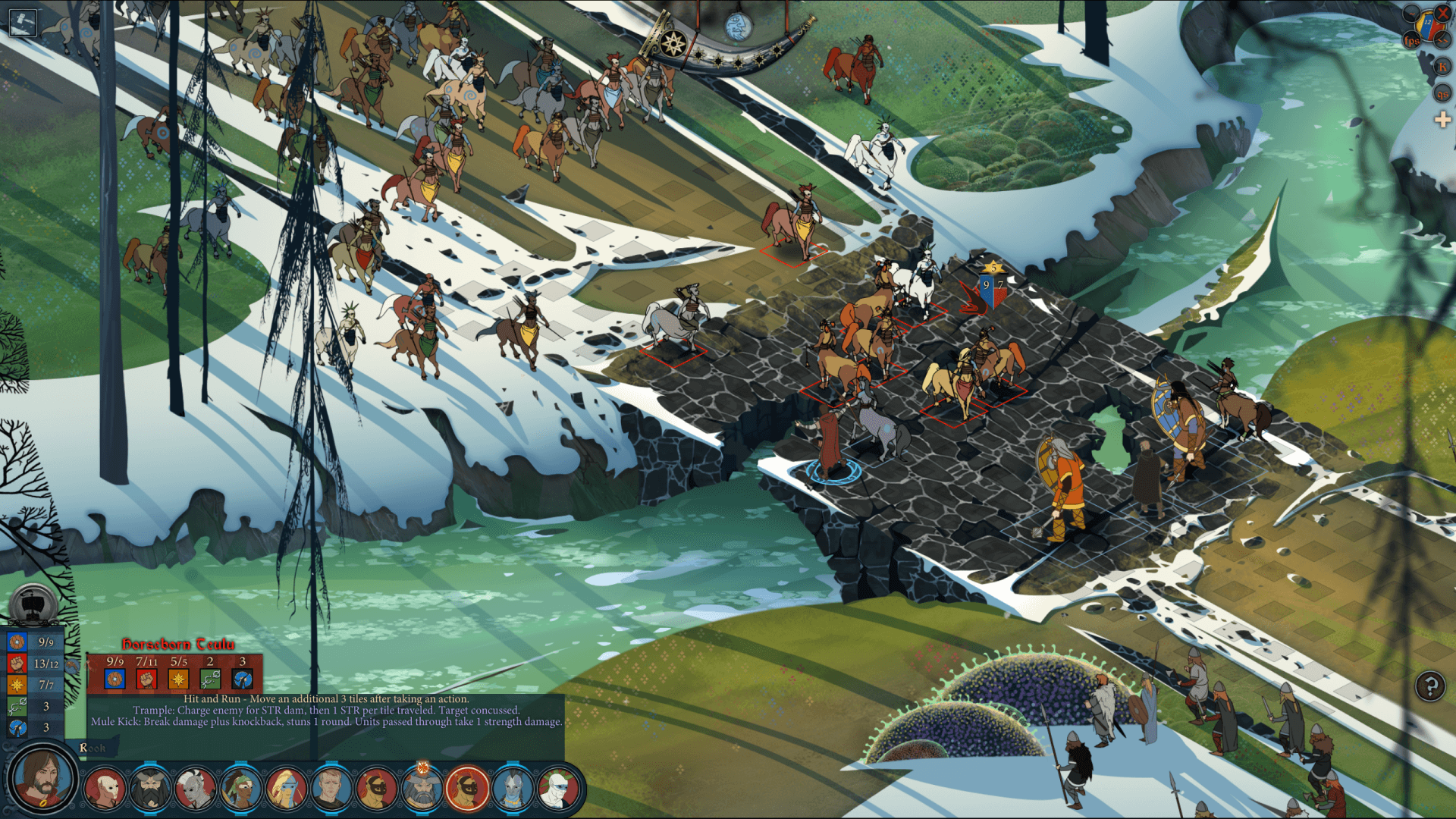The image size is (1456, 819).
Task: Click the qs quicksave button
Action: 1442,94
